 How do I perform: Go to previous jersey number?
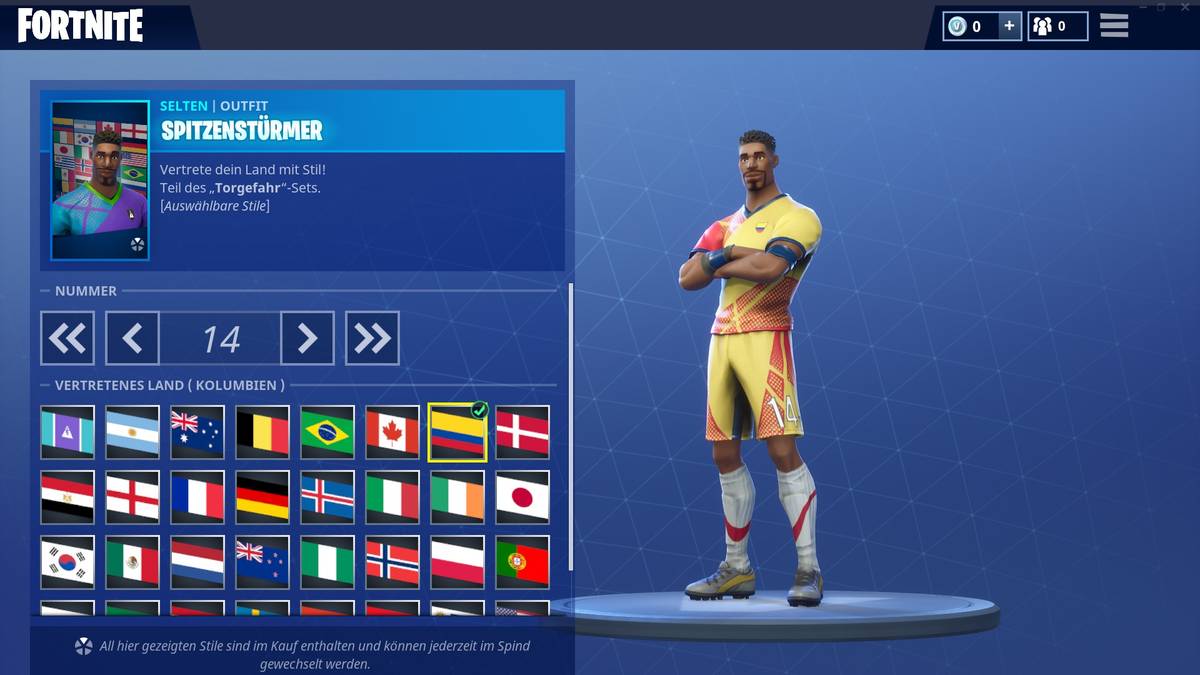[132, 338]
